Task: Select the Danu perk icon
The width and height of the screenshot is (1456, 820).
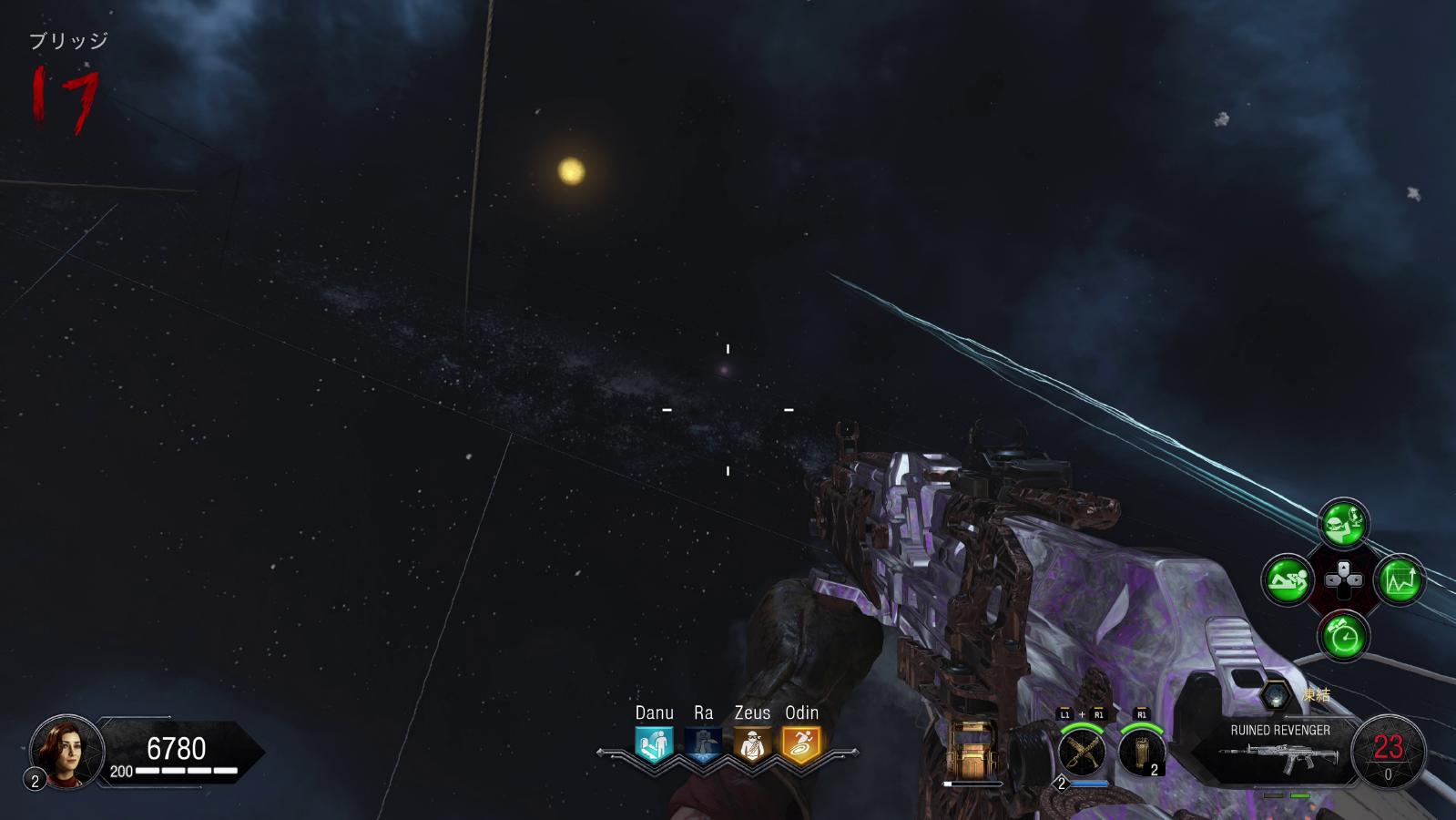Action: [x=654, y=744]
